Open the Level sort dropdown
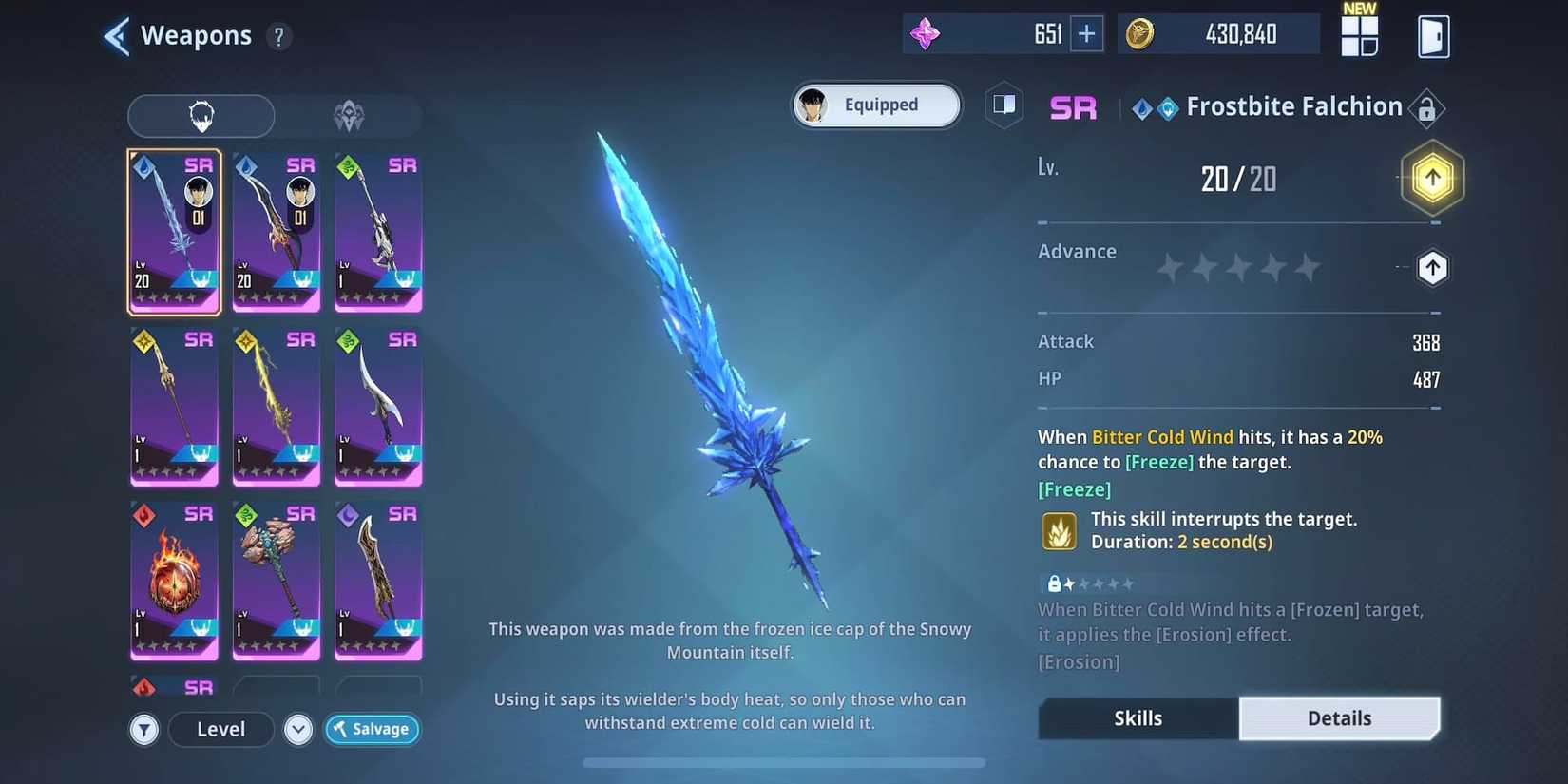This screenshot has height=784, width=1568. (220, 729)
